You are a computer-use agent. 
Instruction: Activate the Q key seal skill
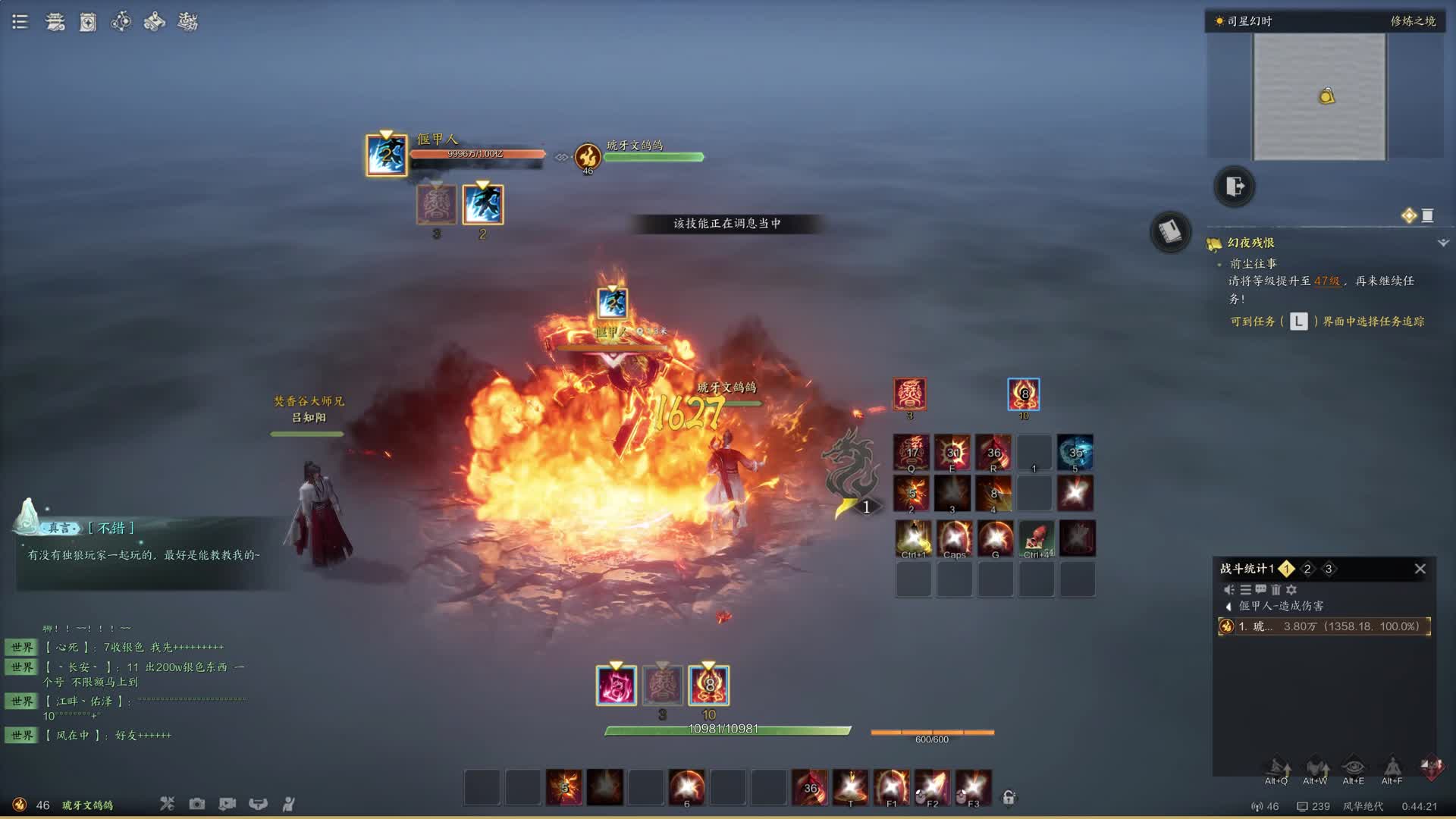coord(911,452)
